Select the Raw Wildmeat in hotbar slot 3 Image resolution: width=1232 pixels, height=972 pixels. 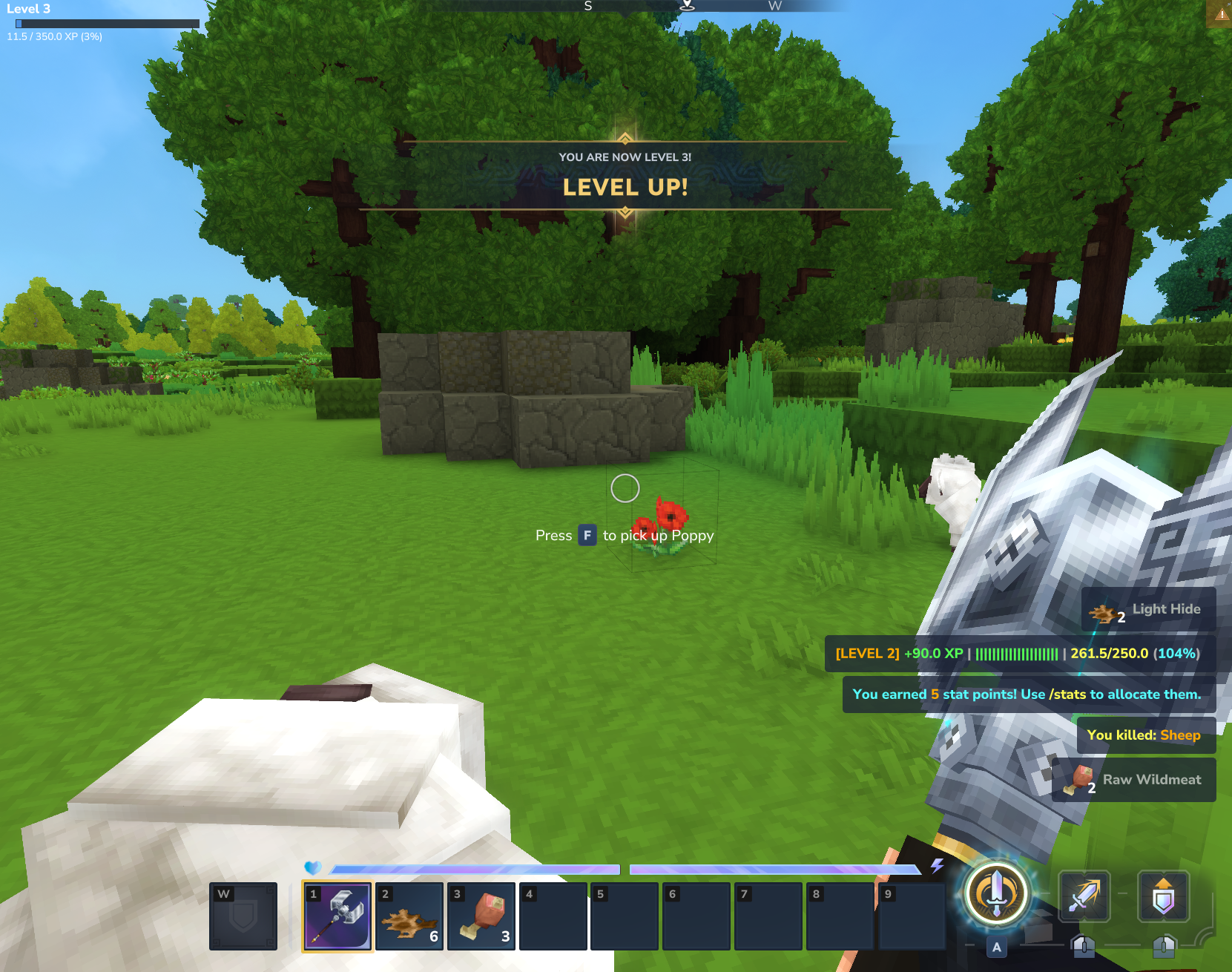[x=481, y=916]
